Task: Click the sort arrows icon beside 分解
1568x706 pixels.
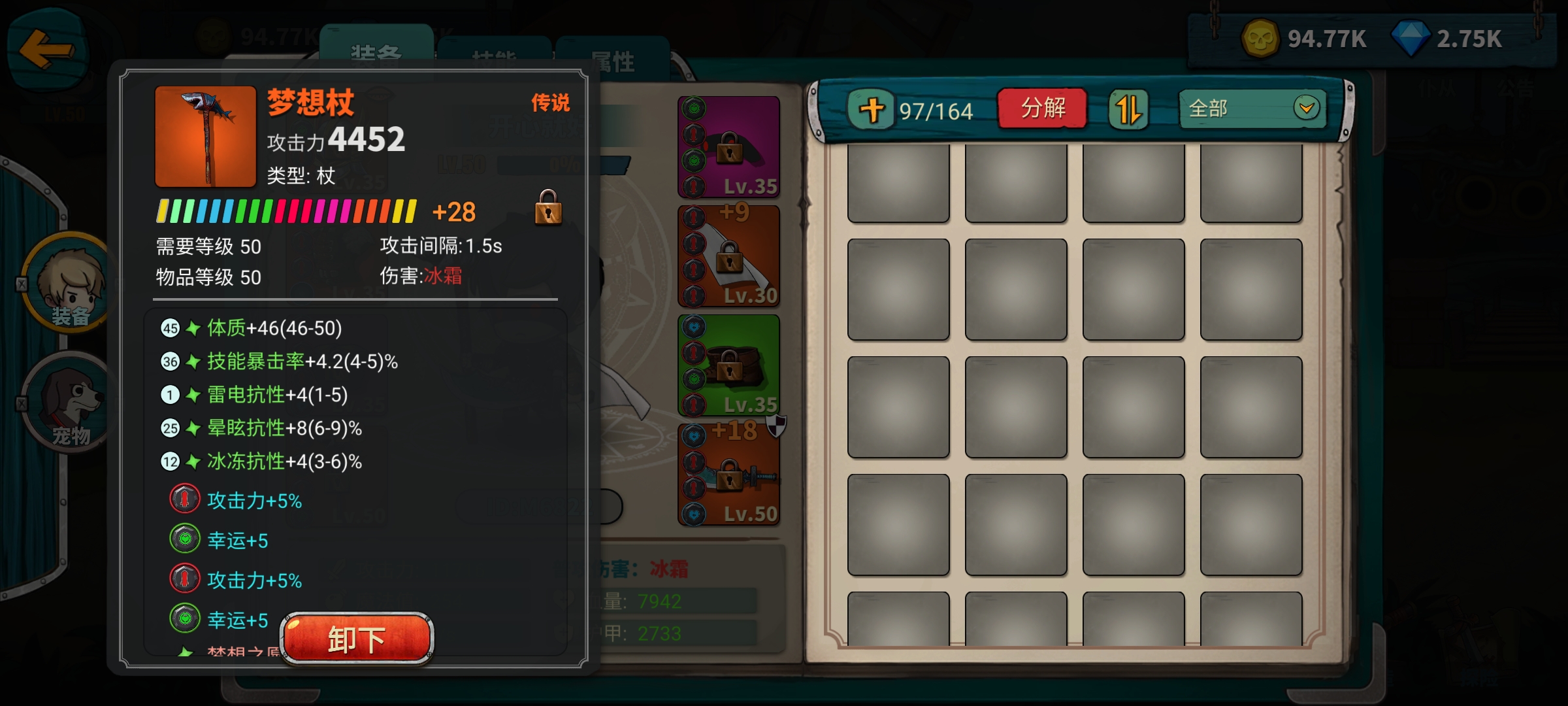Action: pos(1130,109)
